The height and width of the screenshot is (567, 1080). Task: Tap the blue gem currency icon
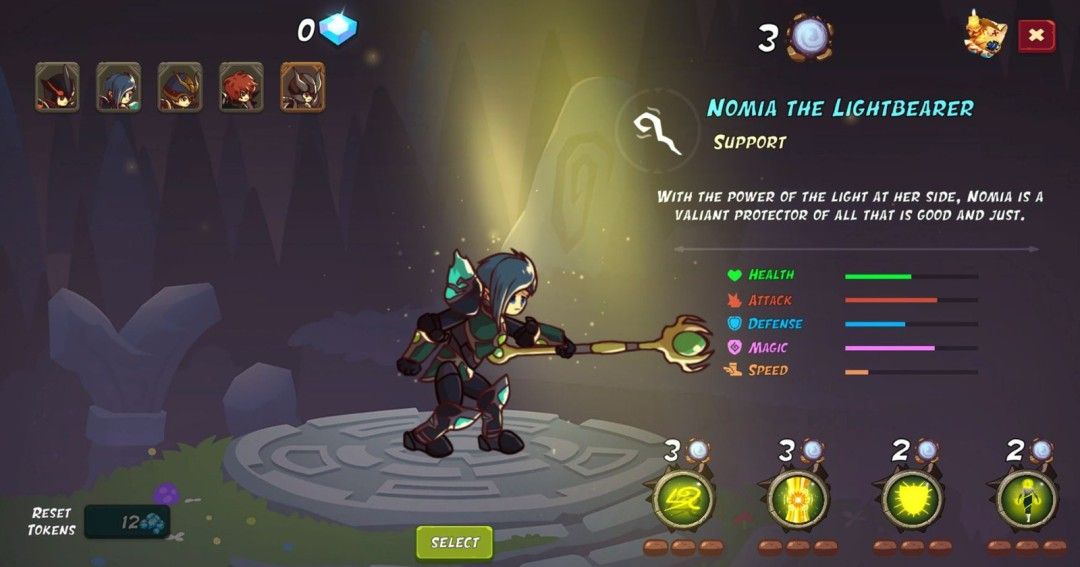click(x=337, y=29)
